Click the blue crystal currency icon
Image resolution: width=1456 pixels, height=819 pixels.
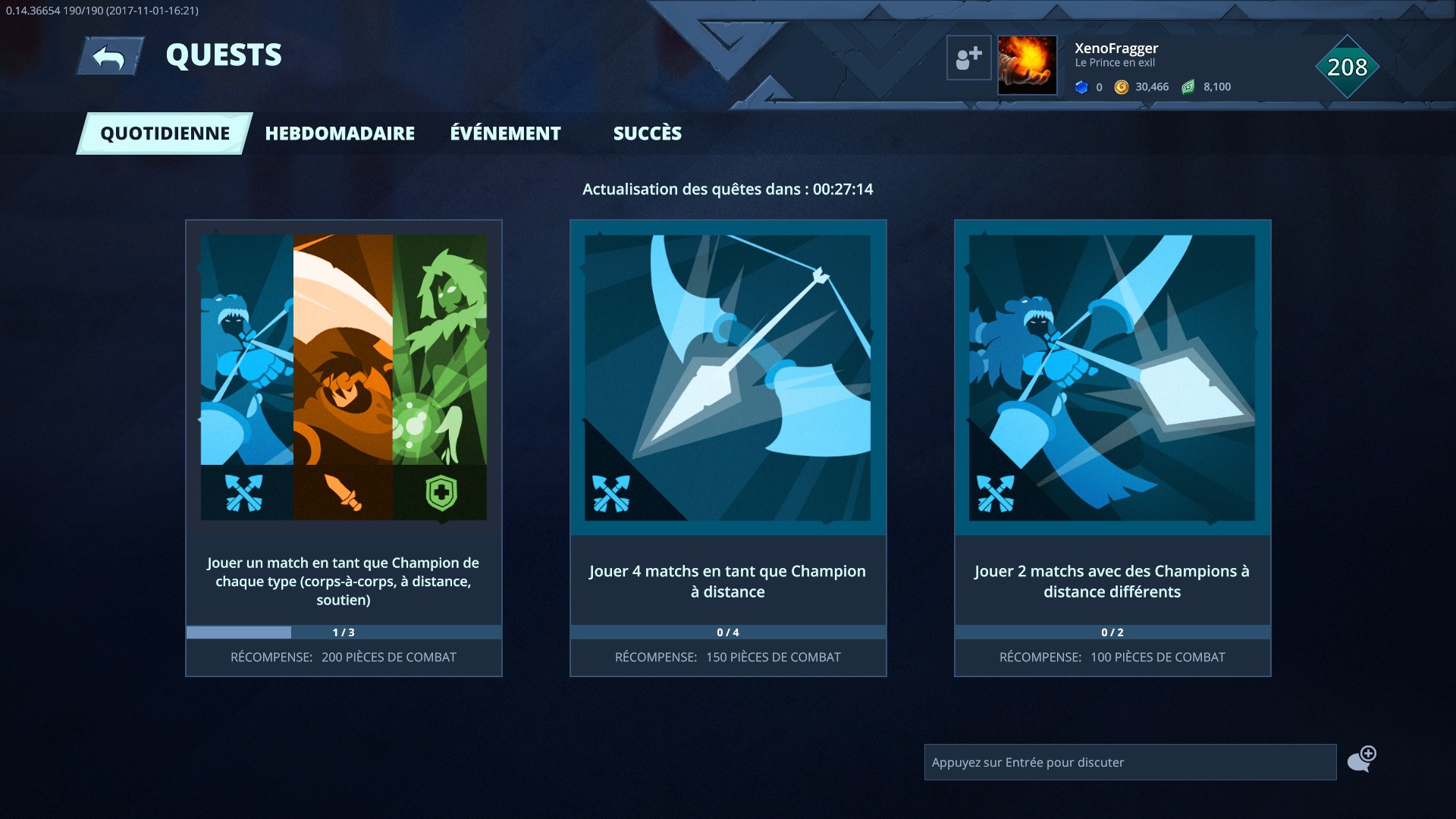1082,86
